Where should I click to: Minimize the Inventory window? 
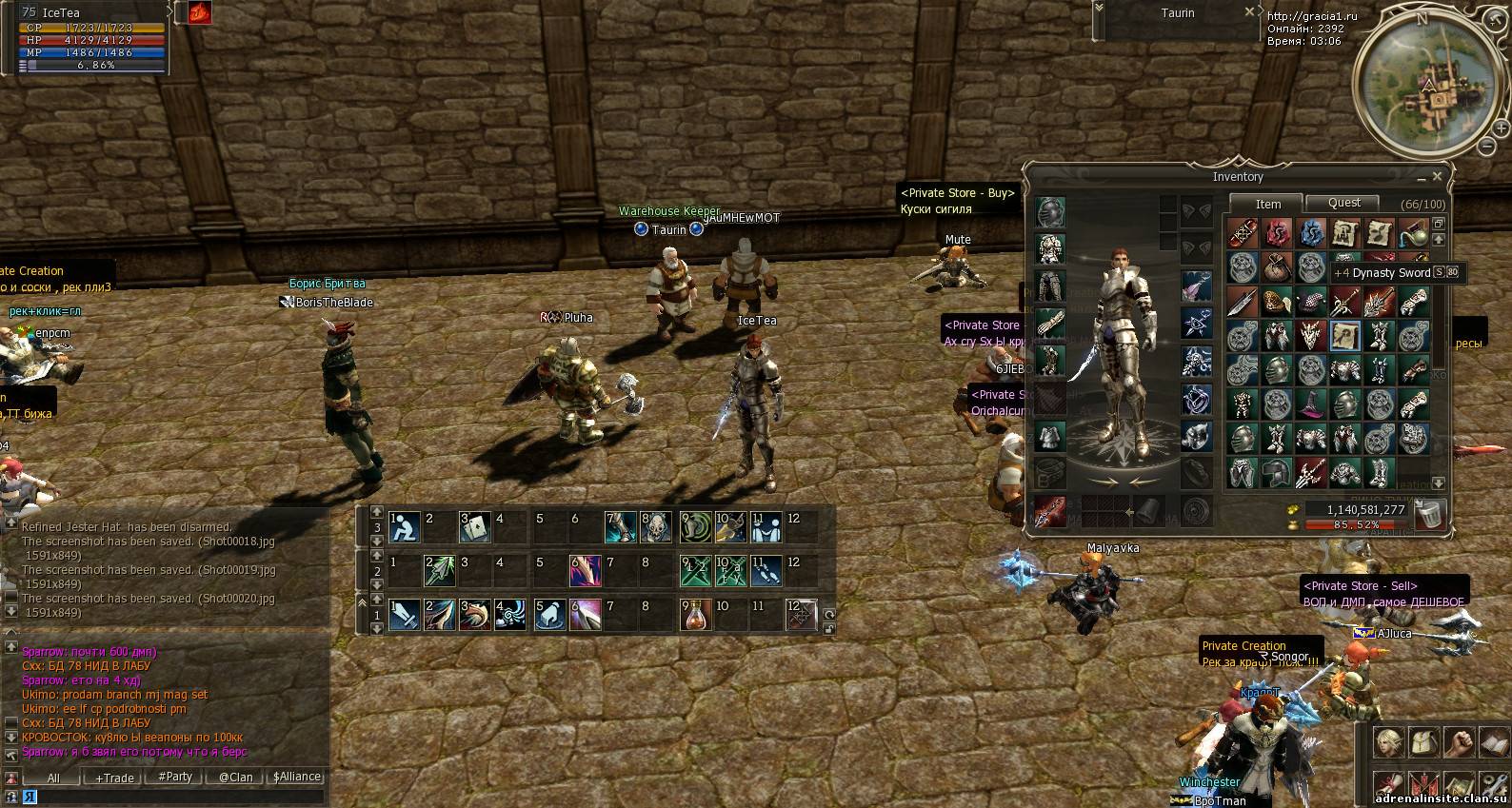point(1421,178)
